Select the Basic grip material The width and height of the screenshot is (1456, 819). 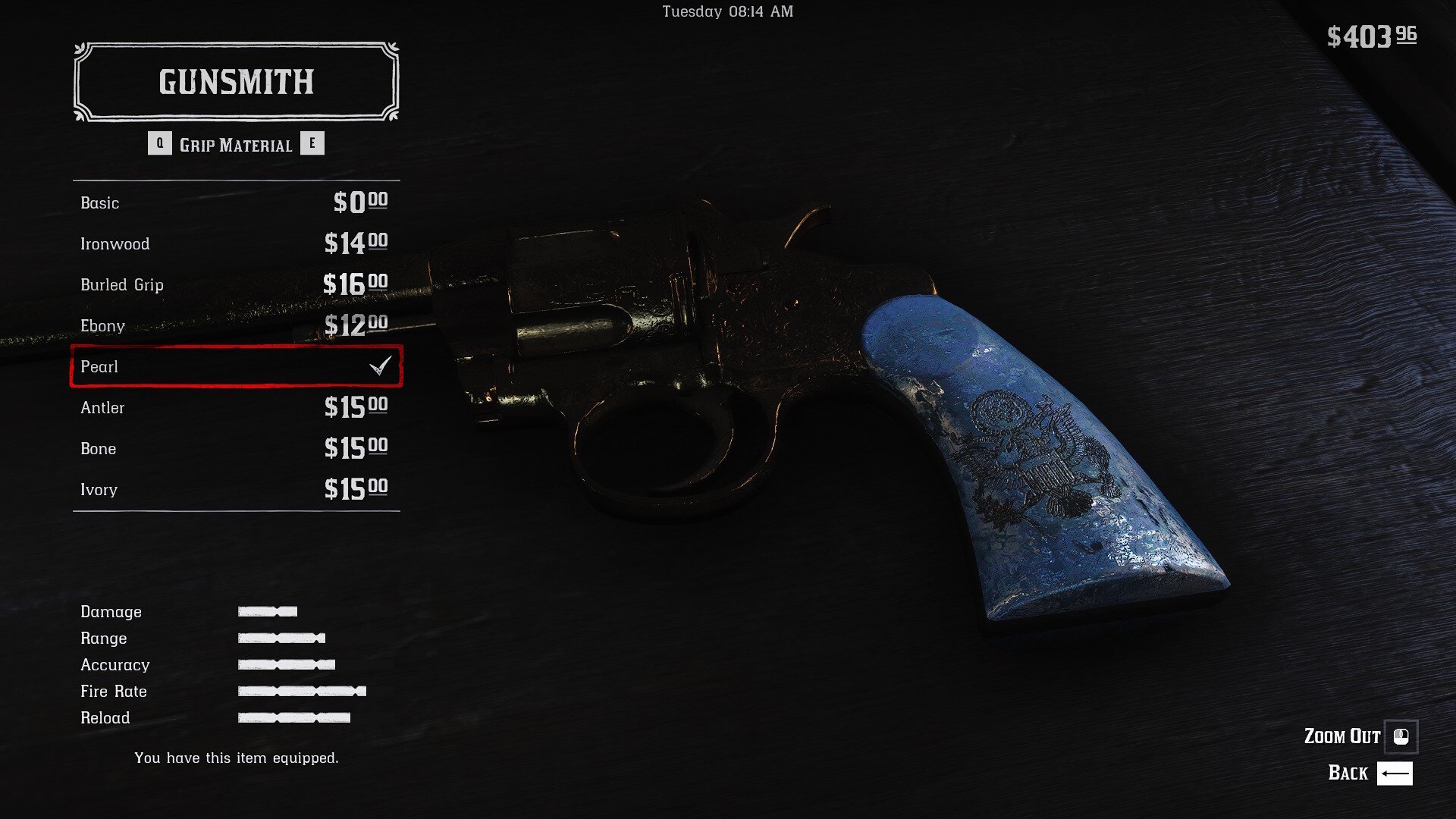pos(235,202)
